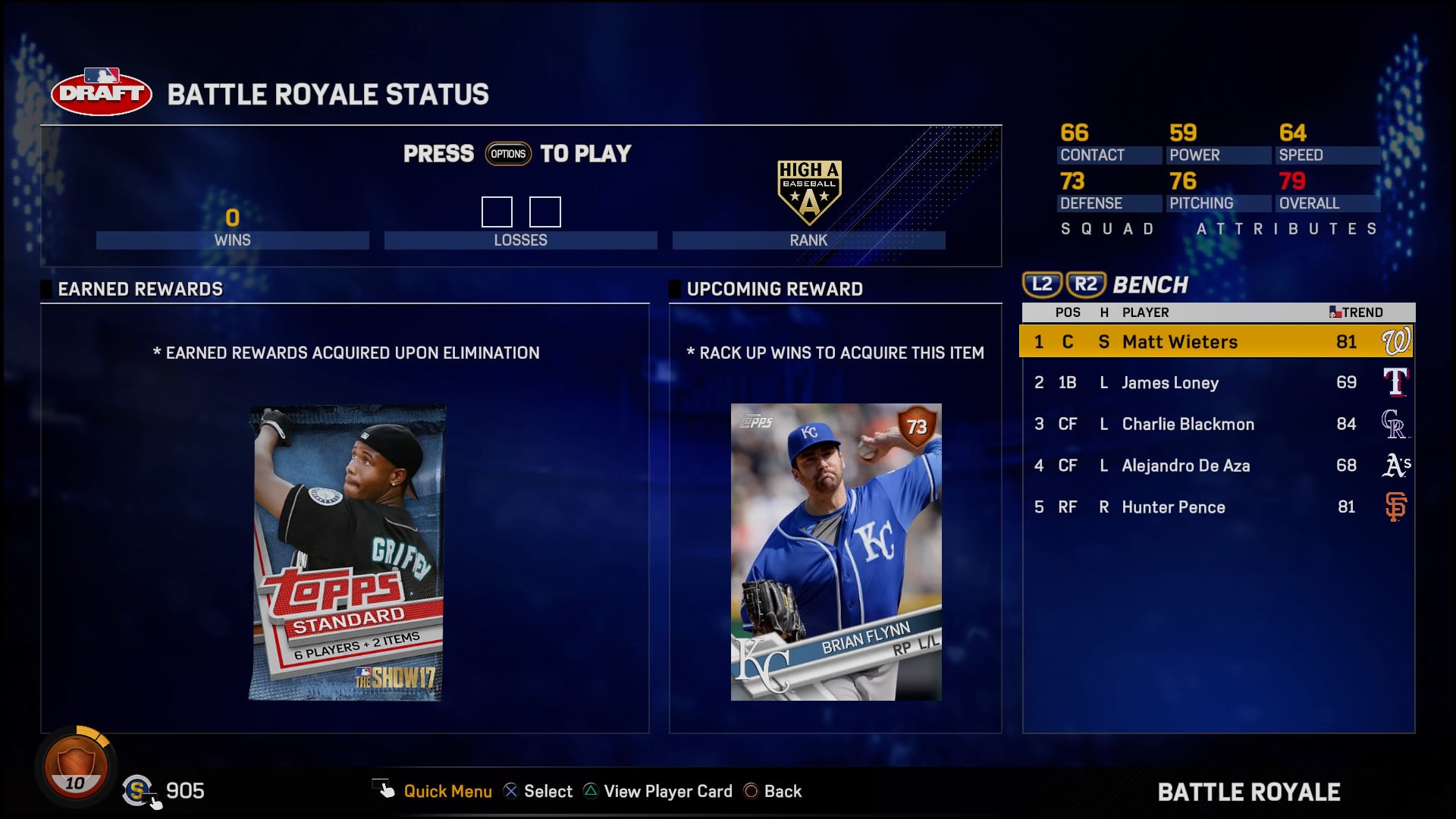The width and height of the screenshot is (1456, 819).
Task: Click the X Select button prompt
Action: [x=510, y=791]
